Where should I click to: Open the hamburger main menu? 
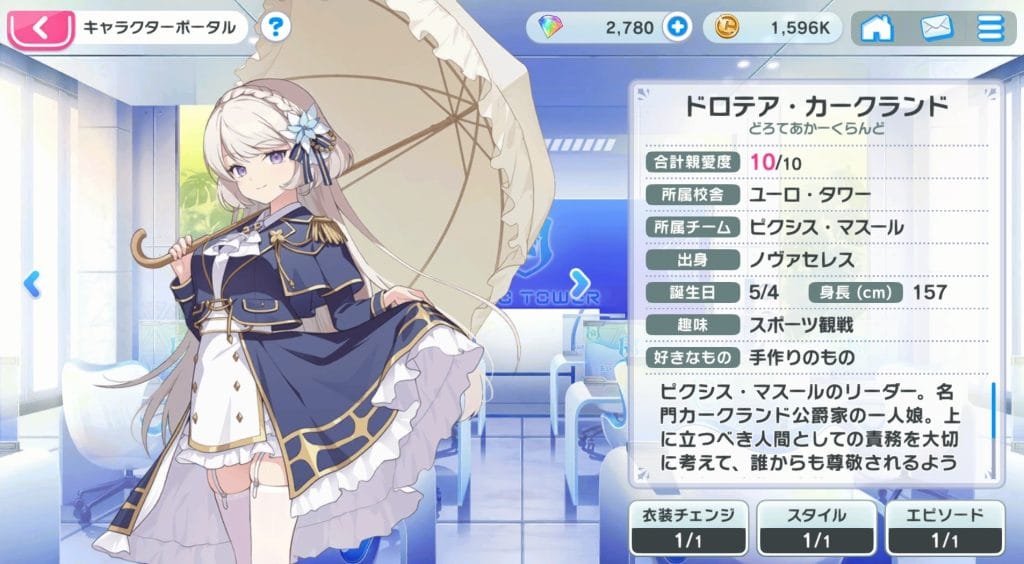pos(990,28)
